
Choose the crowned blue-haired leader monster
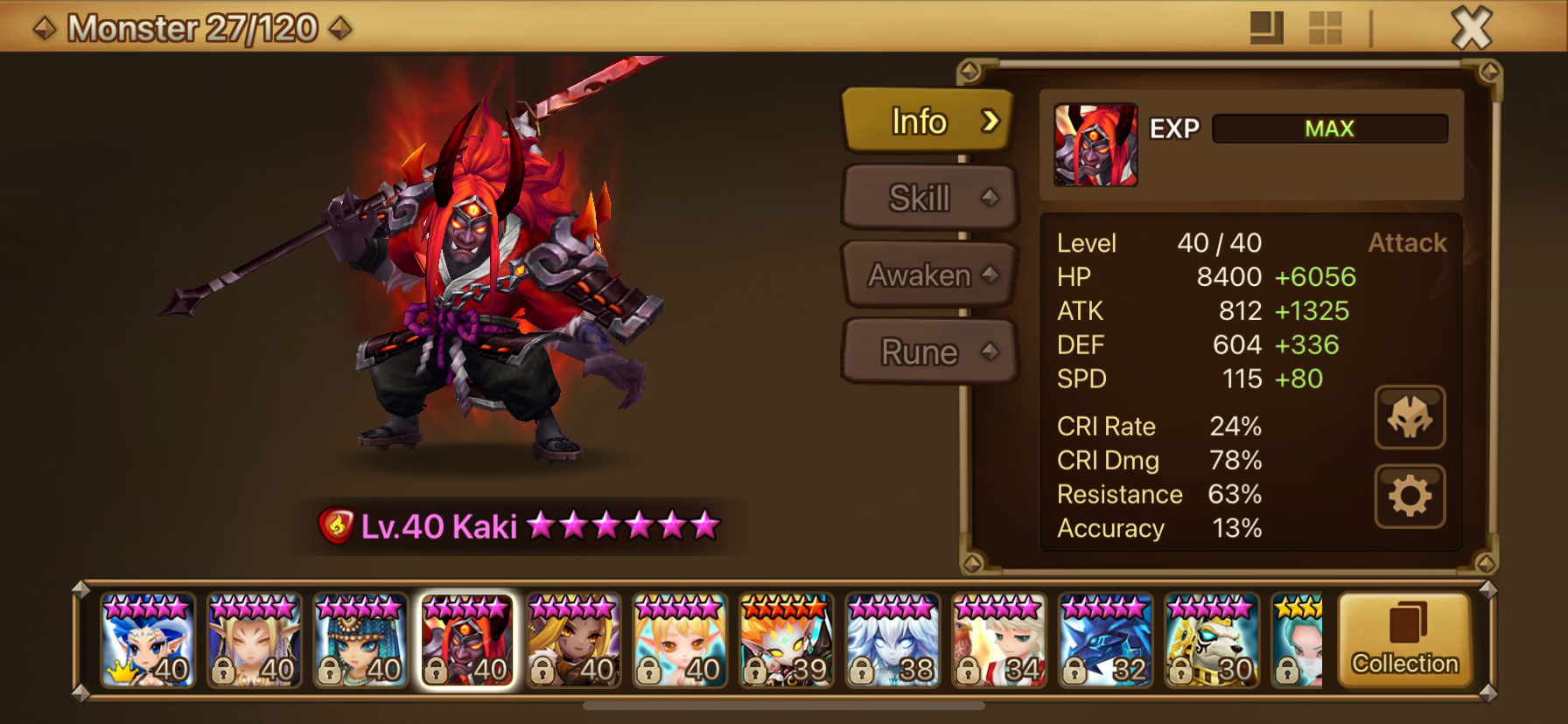(147, 641)
